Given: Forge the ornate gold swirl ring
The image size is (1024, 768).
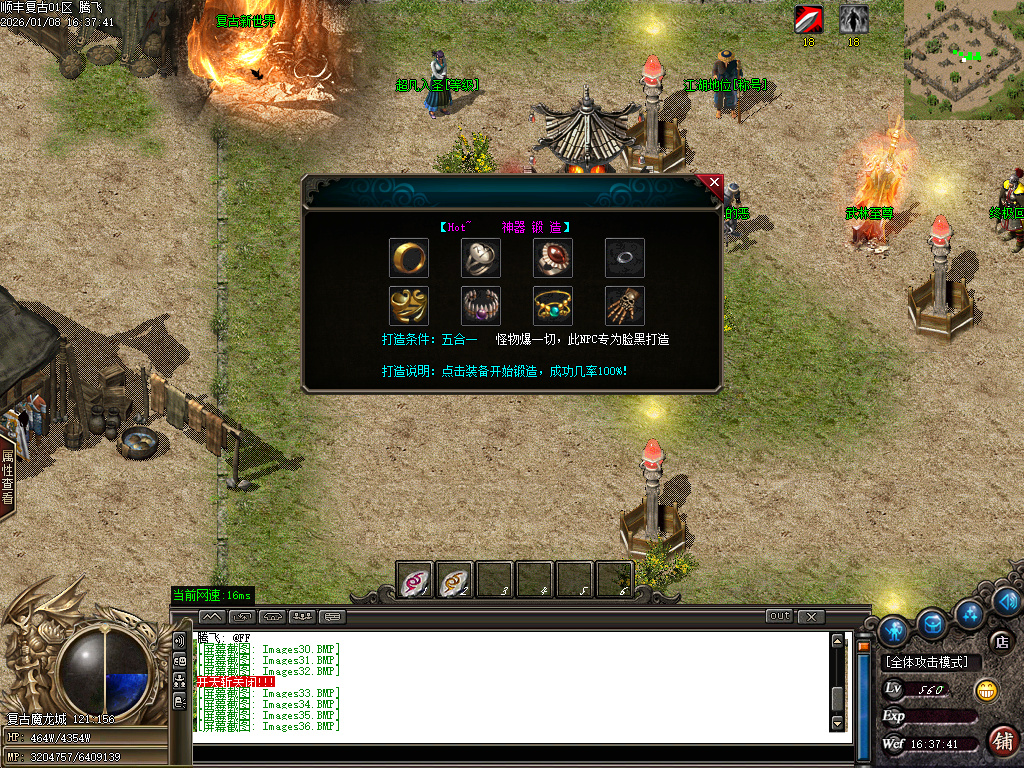Looking at the screenshot, I should (x=408, y=306).
